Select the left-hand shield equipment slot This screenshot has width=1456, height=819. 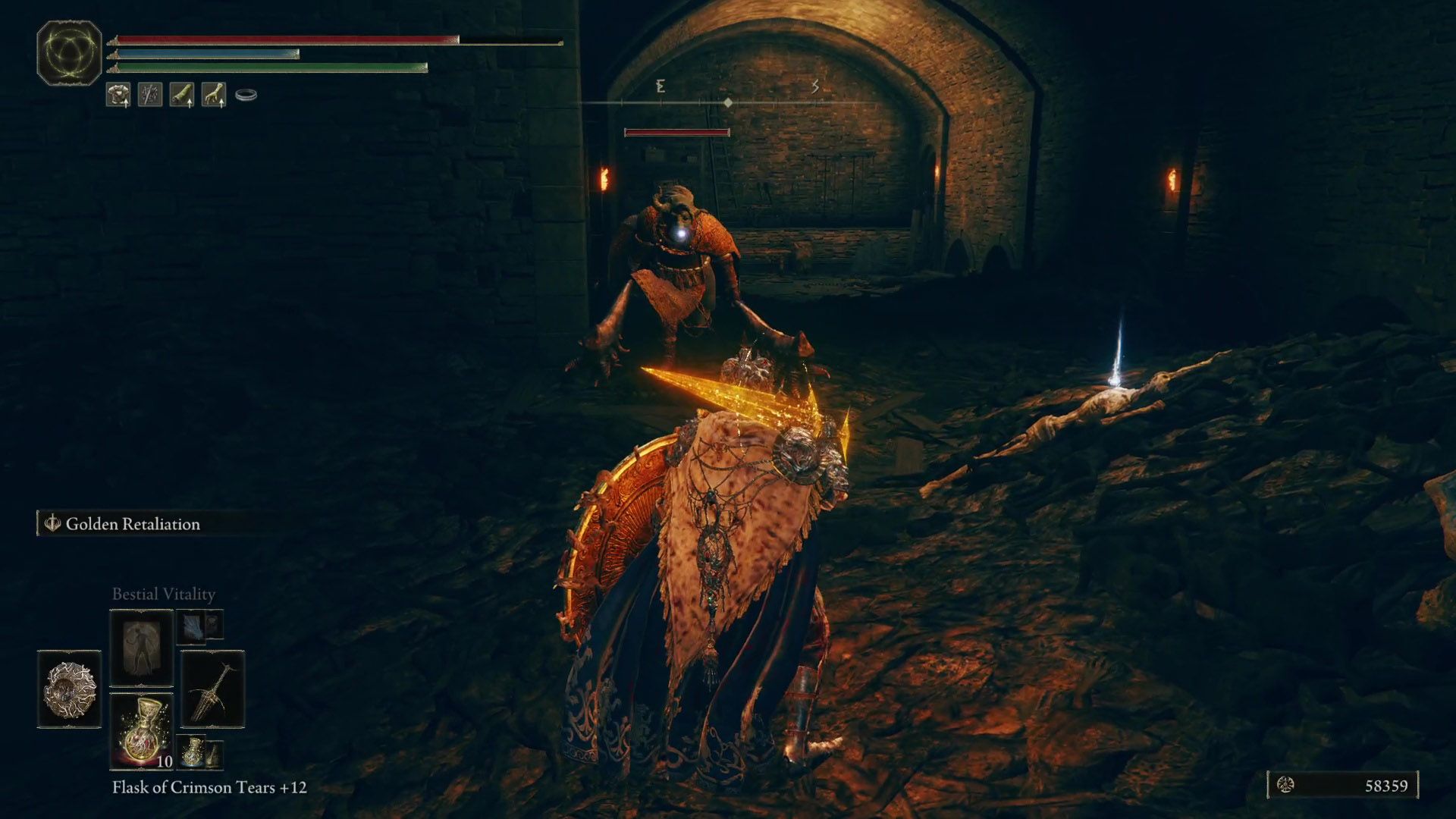69,689
